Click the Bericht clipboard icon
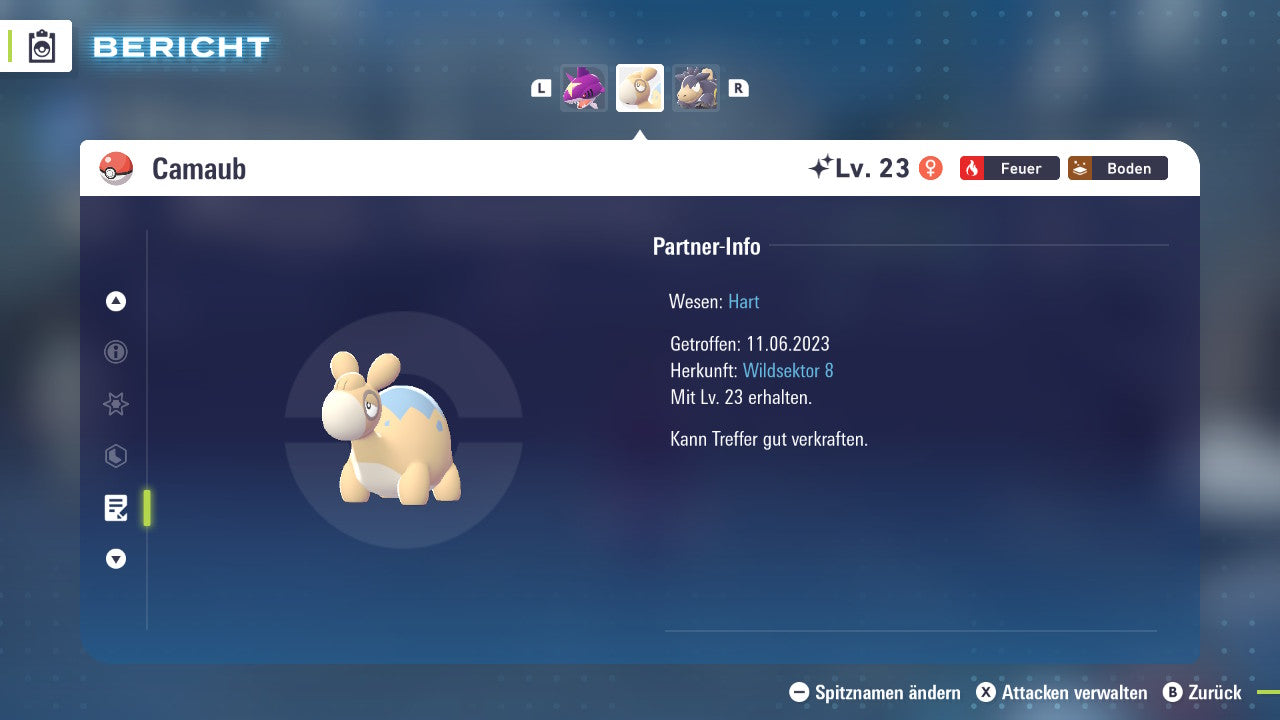 40,46
